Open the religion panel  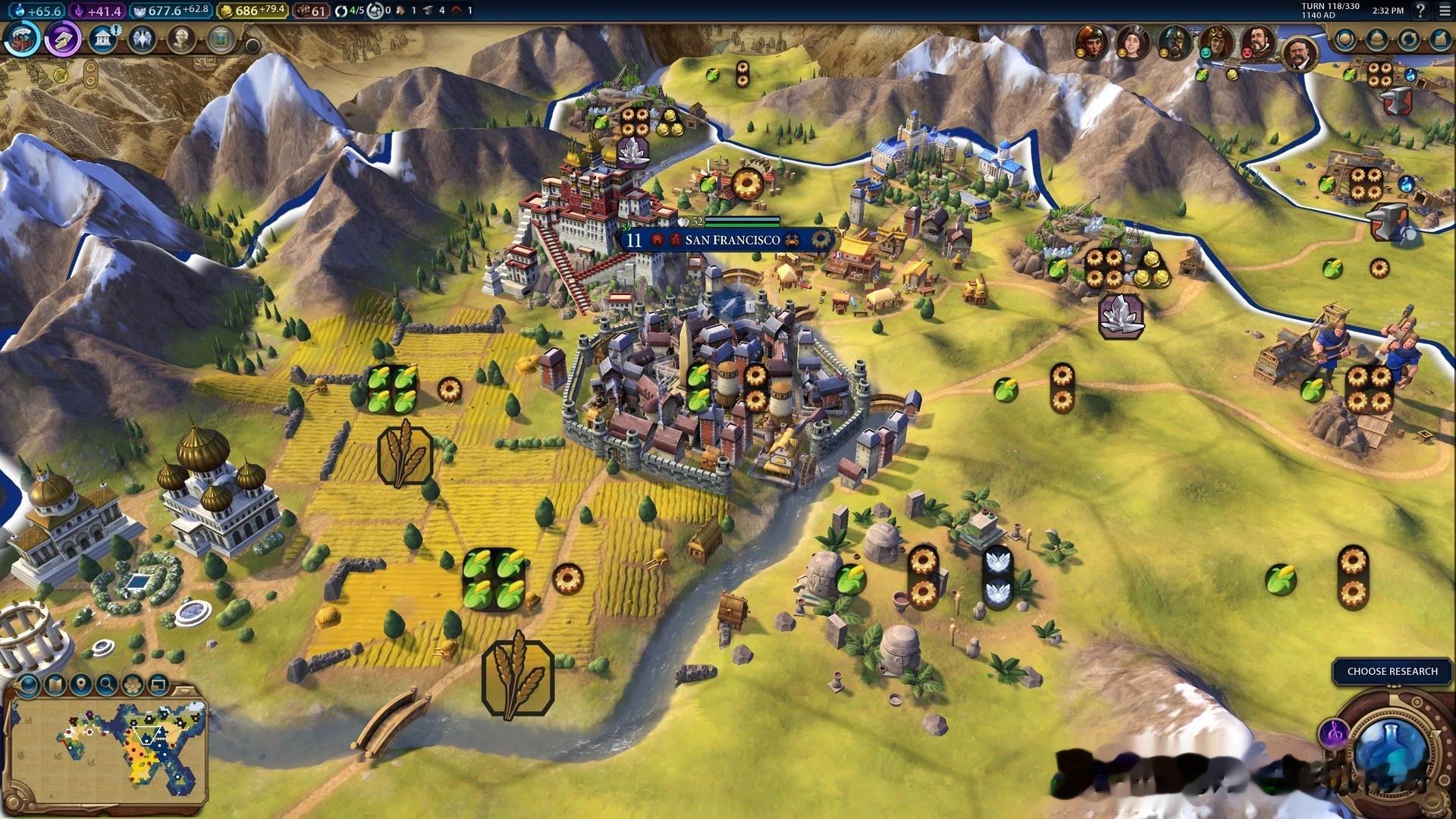coord(141,39)
